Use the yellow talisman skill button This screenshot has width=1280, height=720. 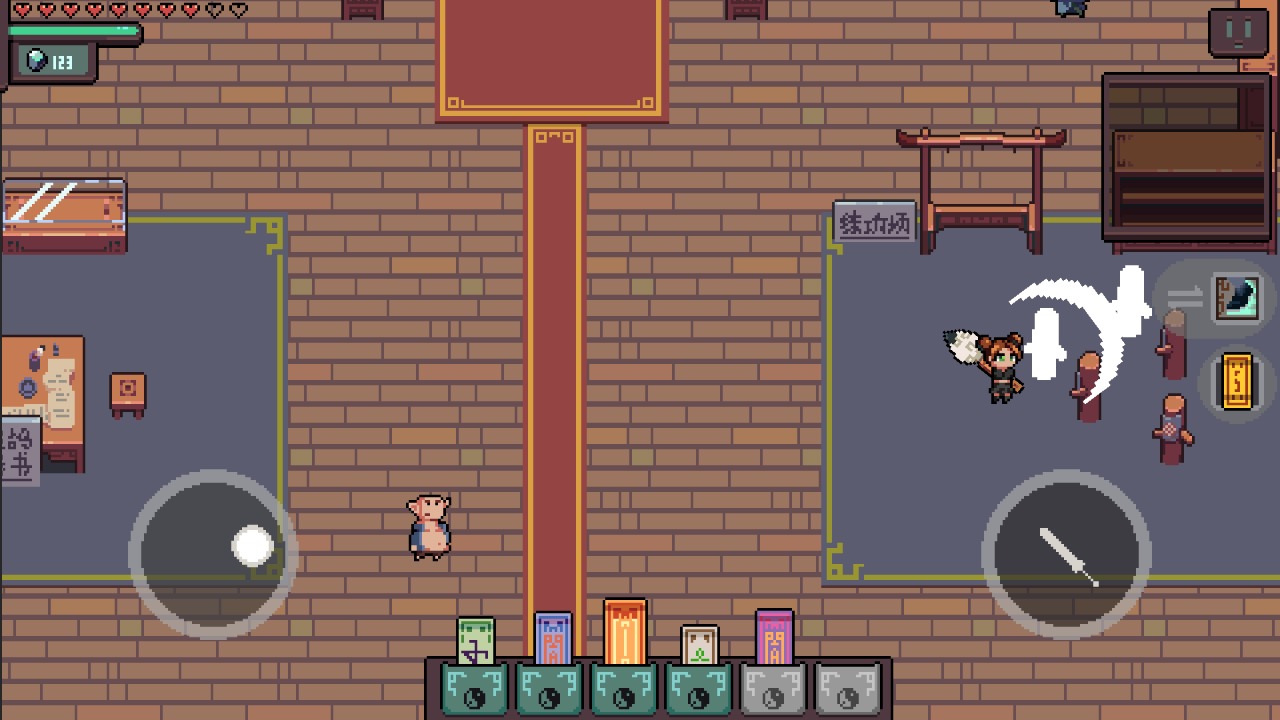pyautogui.click(x=1237, y=381)
